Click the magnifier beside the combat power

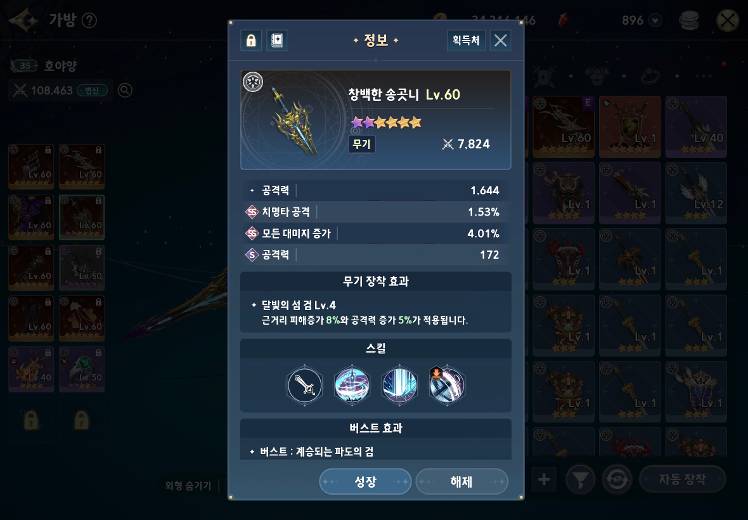(x=126, y=90)
